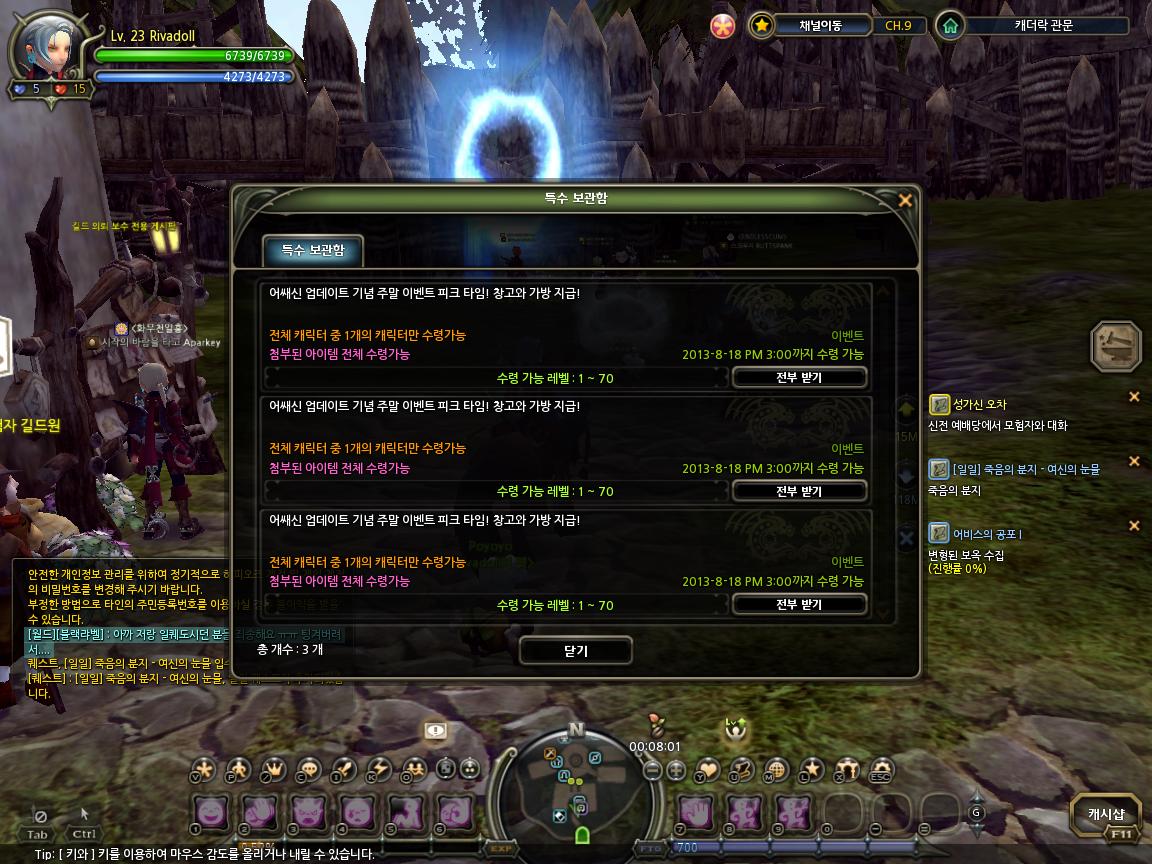Open the 캐시샵 cash shop
Image resolution: width=1152 pixels, height=864 pixels.
(1106, 813)
